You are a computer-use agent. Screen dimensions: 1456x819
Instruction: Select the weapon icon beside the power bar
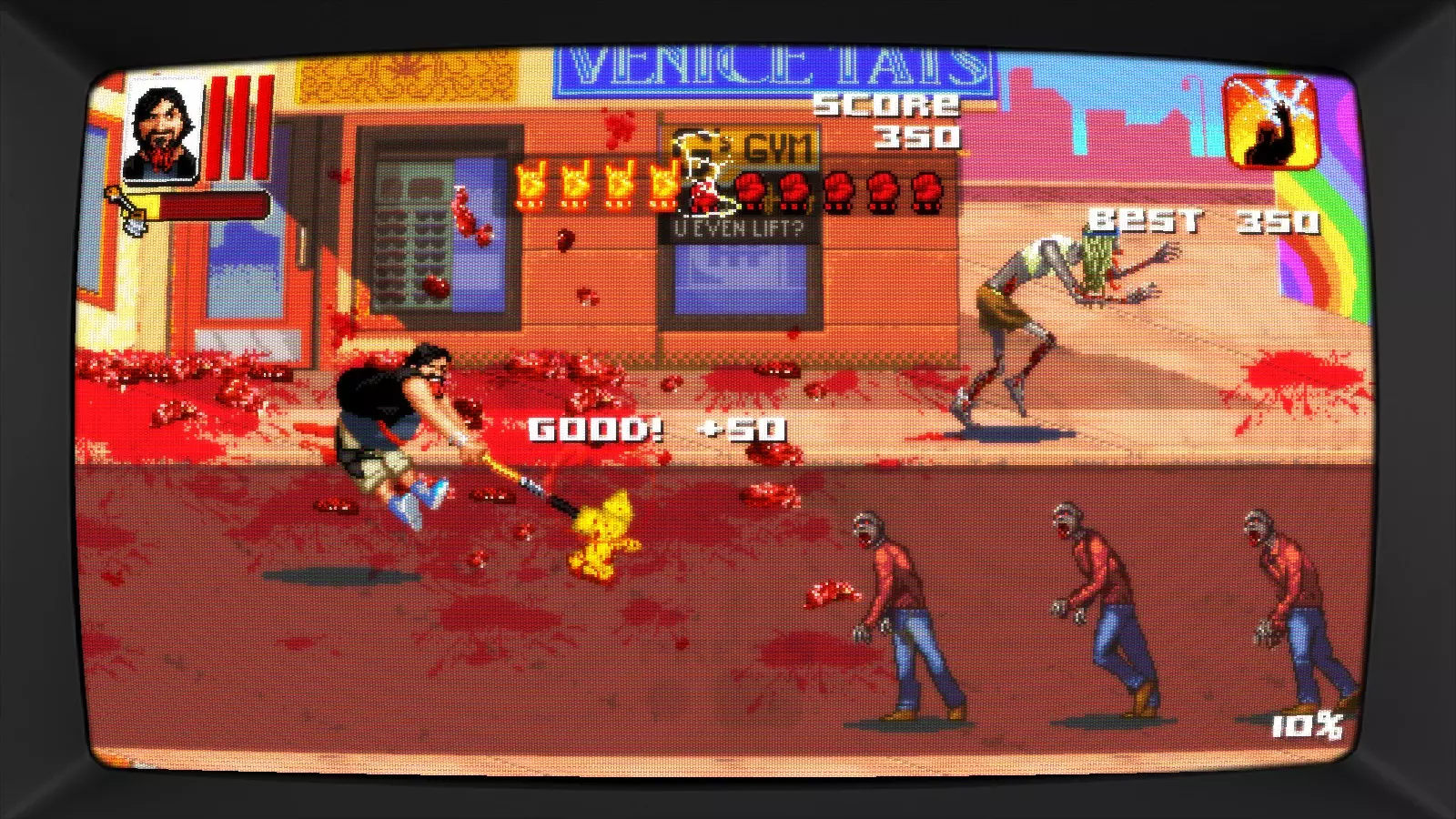pyautogui.click(x=127, y=209)
